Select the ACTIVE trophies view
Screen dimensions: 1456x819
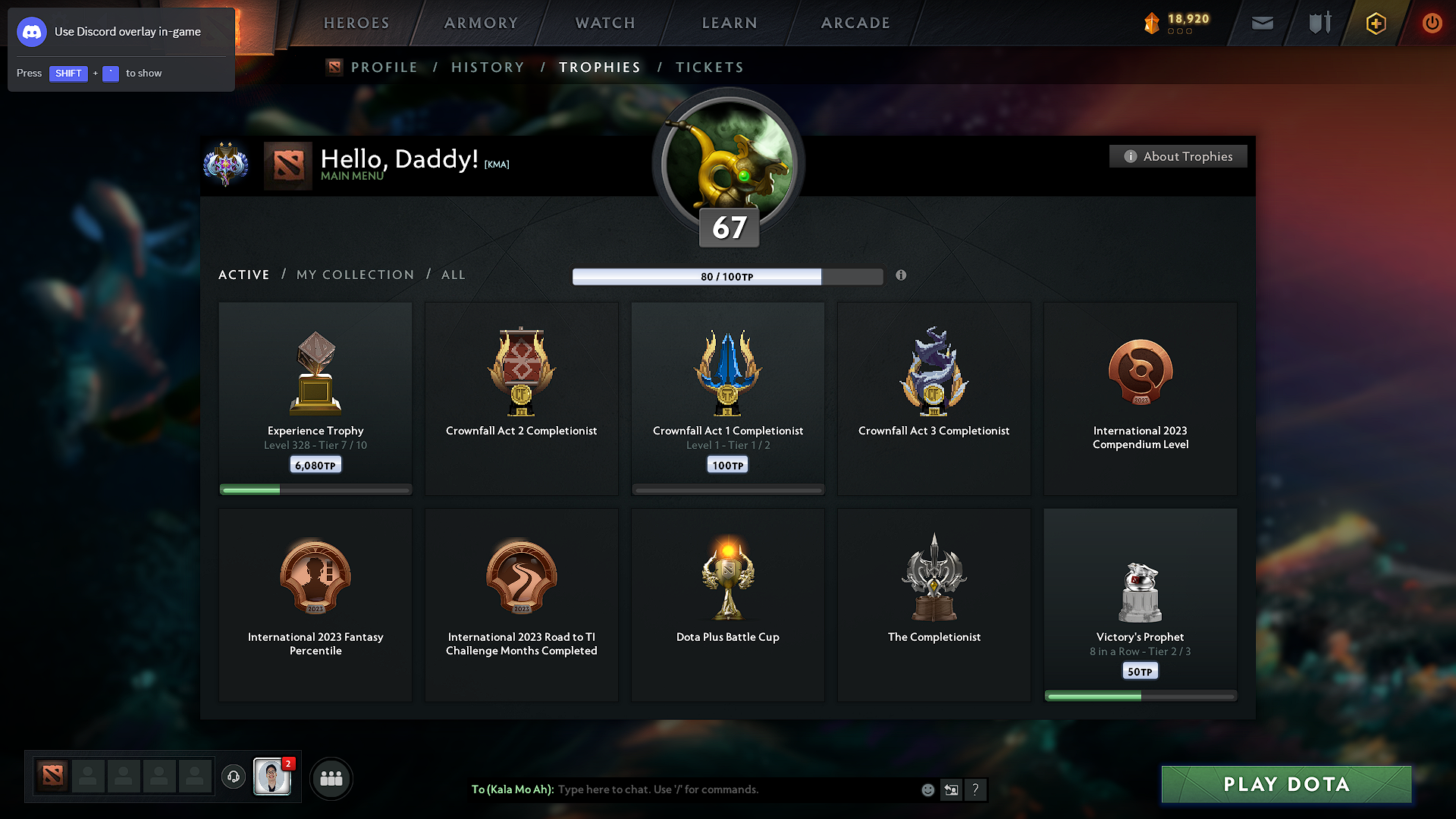point(243,275)
